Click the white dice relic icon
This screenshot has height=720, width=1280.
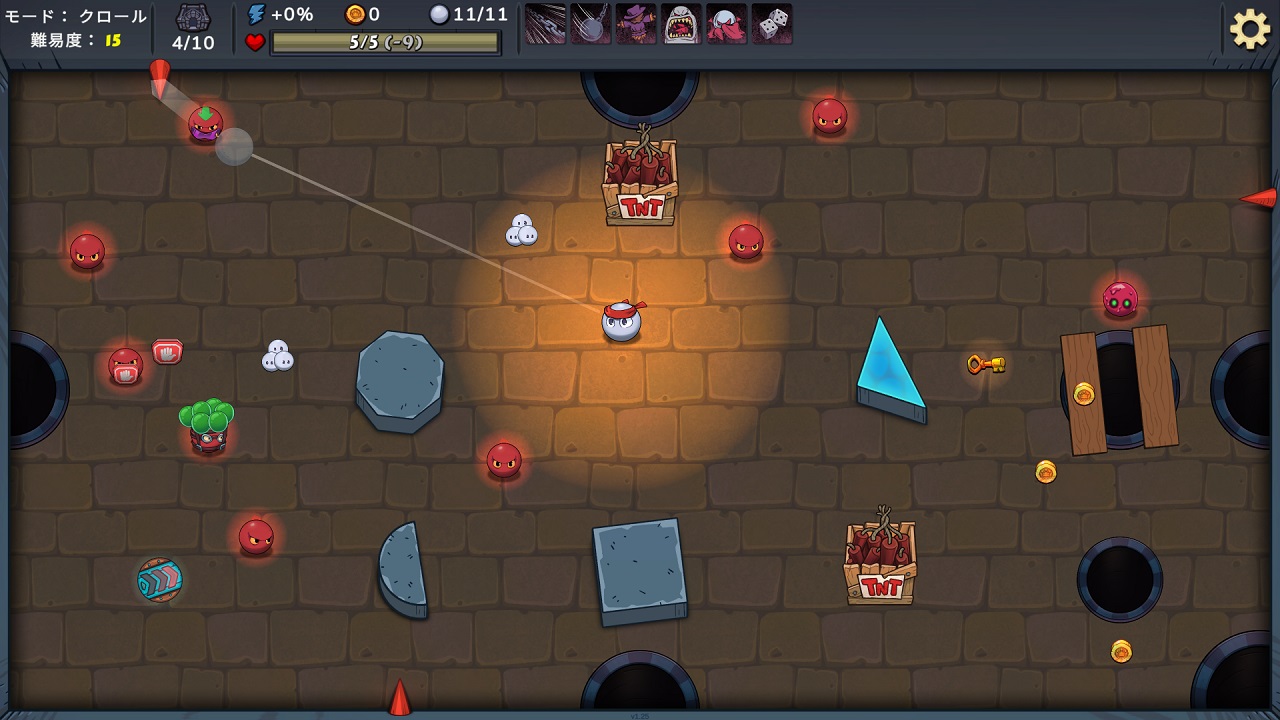click(x=772, y=24)
